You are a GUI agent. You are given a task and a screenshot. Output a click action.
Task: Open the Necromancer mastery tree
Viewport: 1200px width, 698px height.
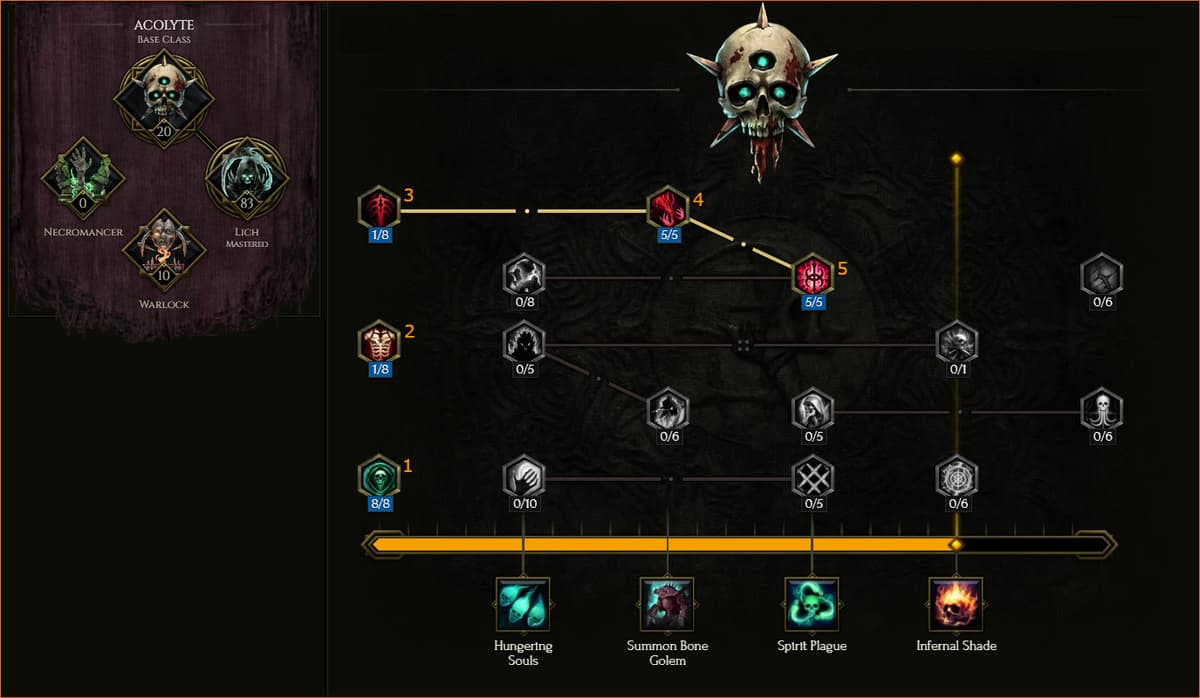[x=83, y=180]
